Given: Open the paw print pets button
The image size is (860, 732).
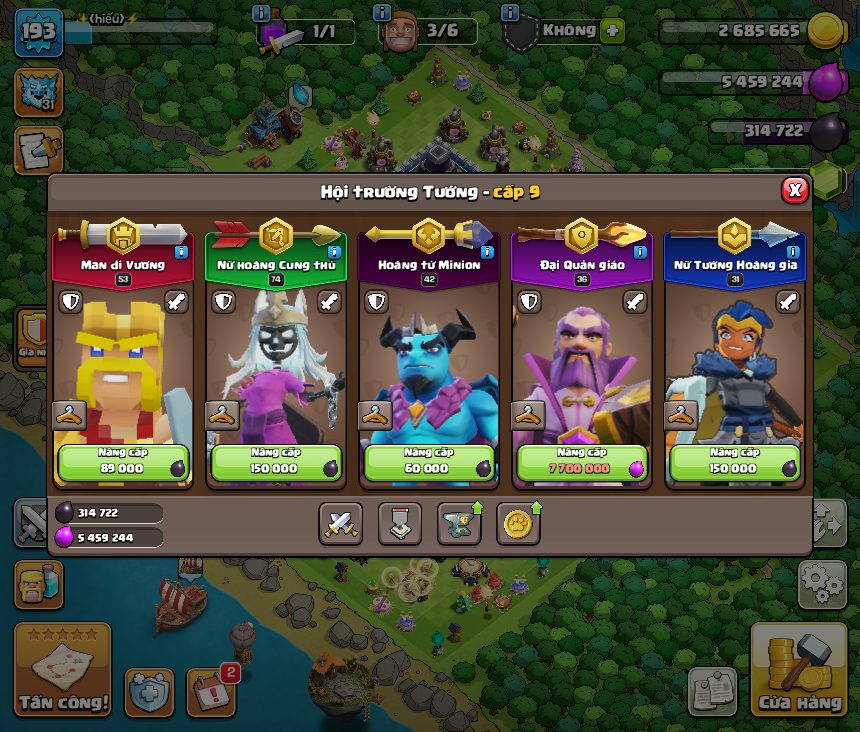Looking at the screenshot, I should pyautogui.click(x=518, y=523).
